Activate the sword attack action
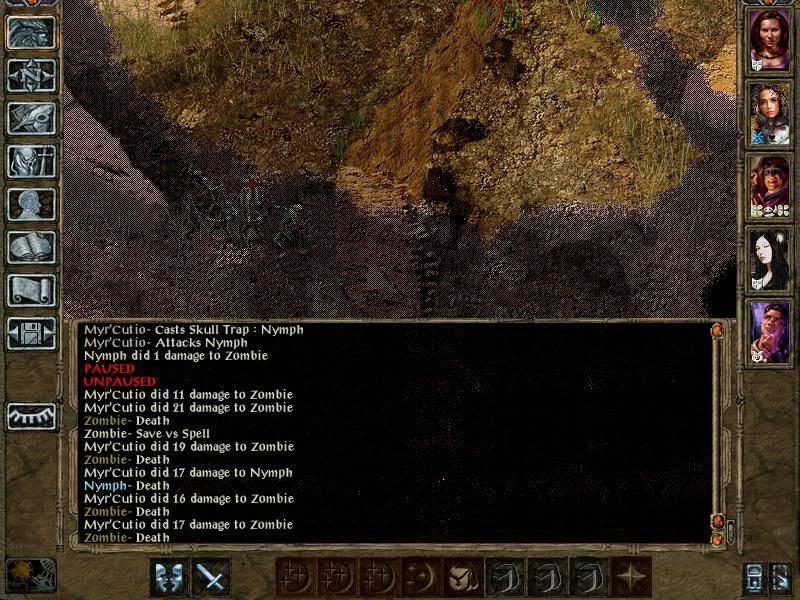 point(211,577)
